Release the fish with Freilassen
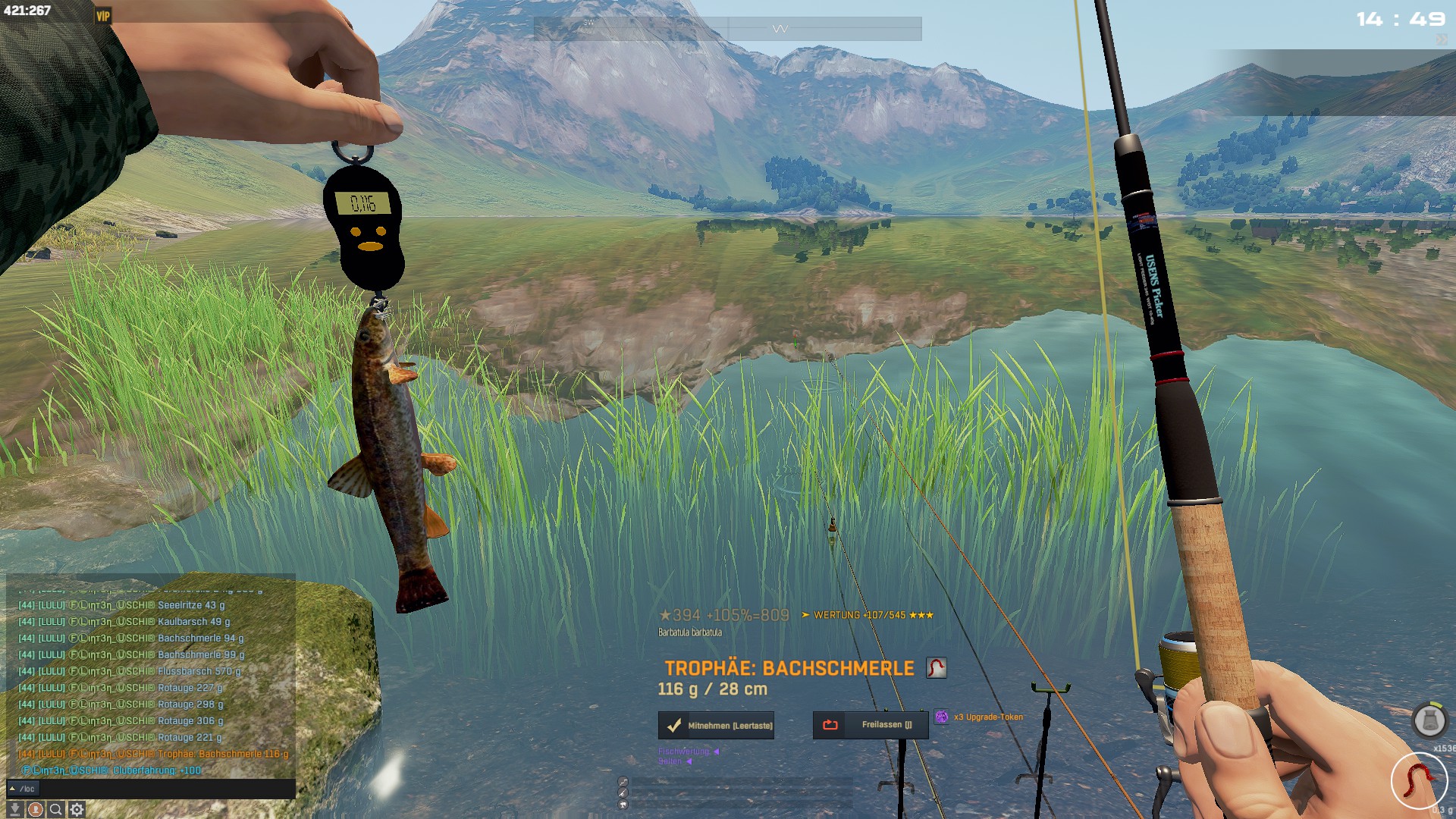Image resolution: width=1456 pixels, height=819 pixels. click(x=871, y=725)
